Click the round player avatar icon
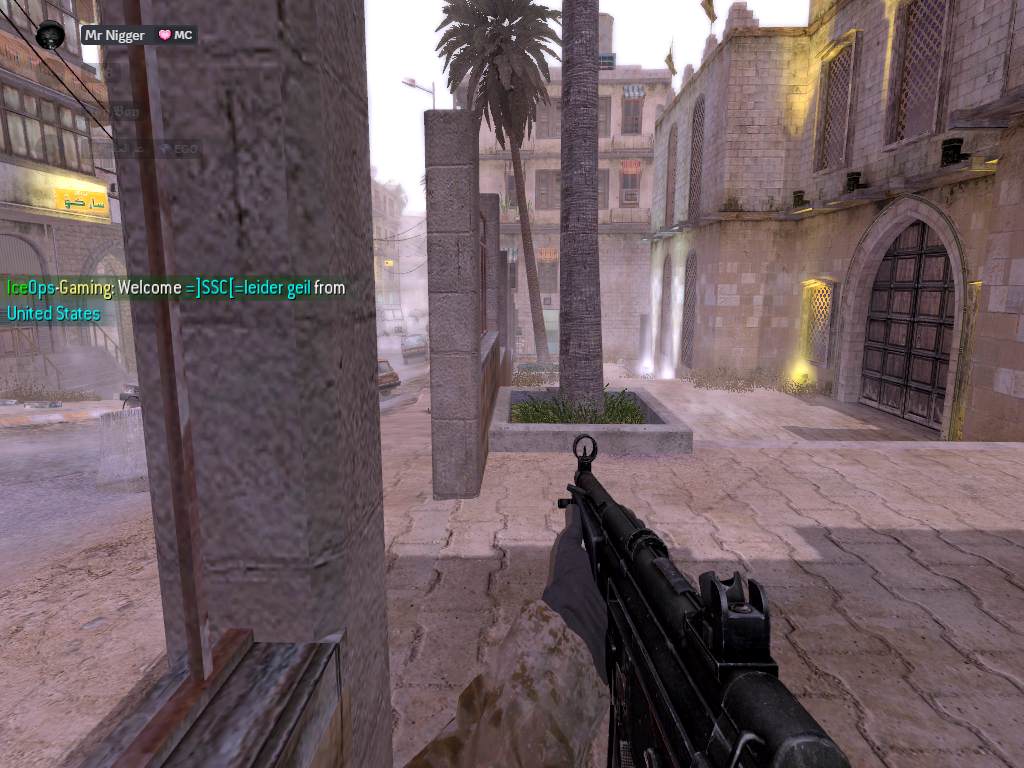The width and height of the screenshot is (1024, 768). point(50,35)
